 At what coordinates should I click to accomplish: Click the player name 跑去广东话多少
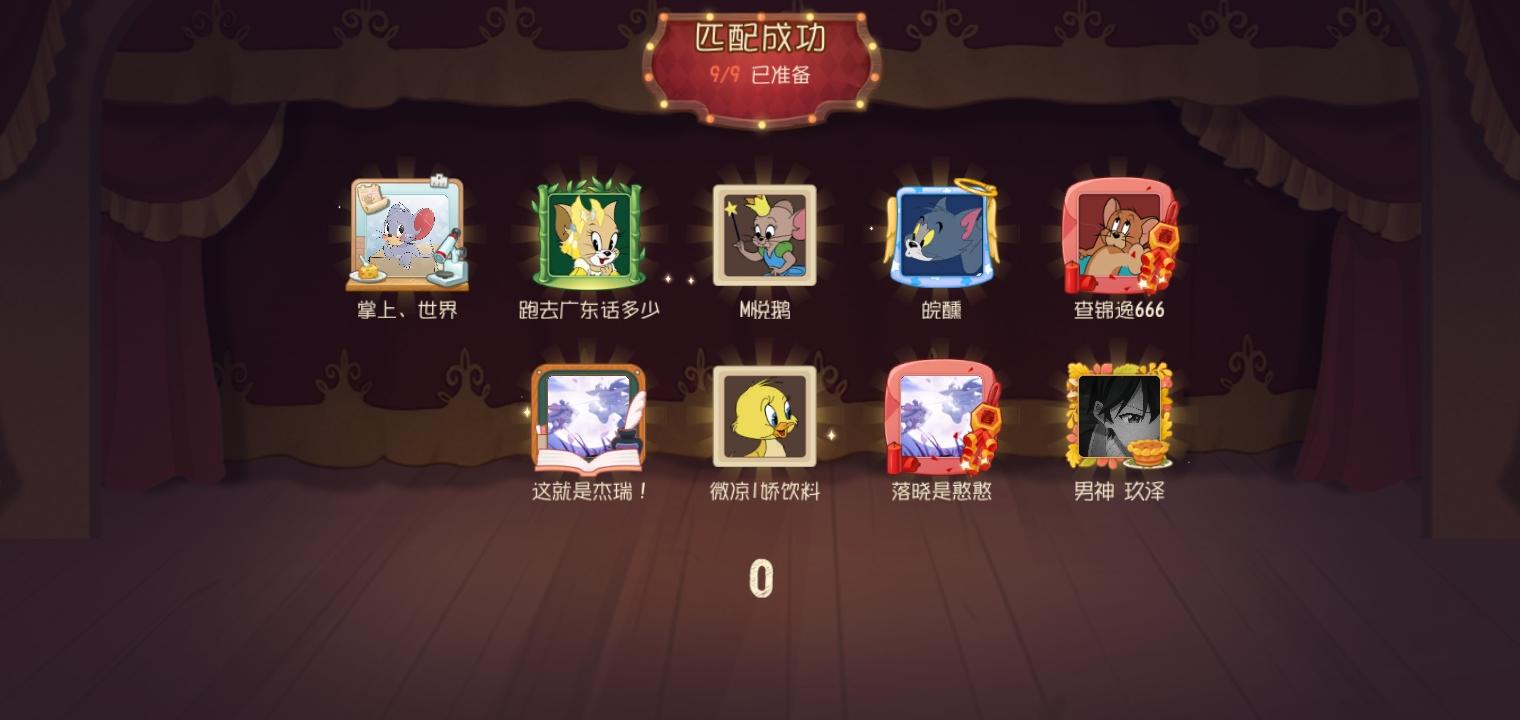(x=586, y=310)
